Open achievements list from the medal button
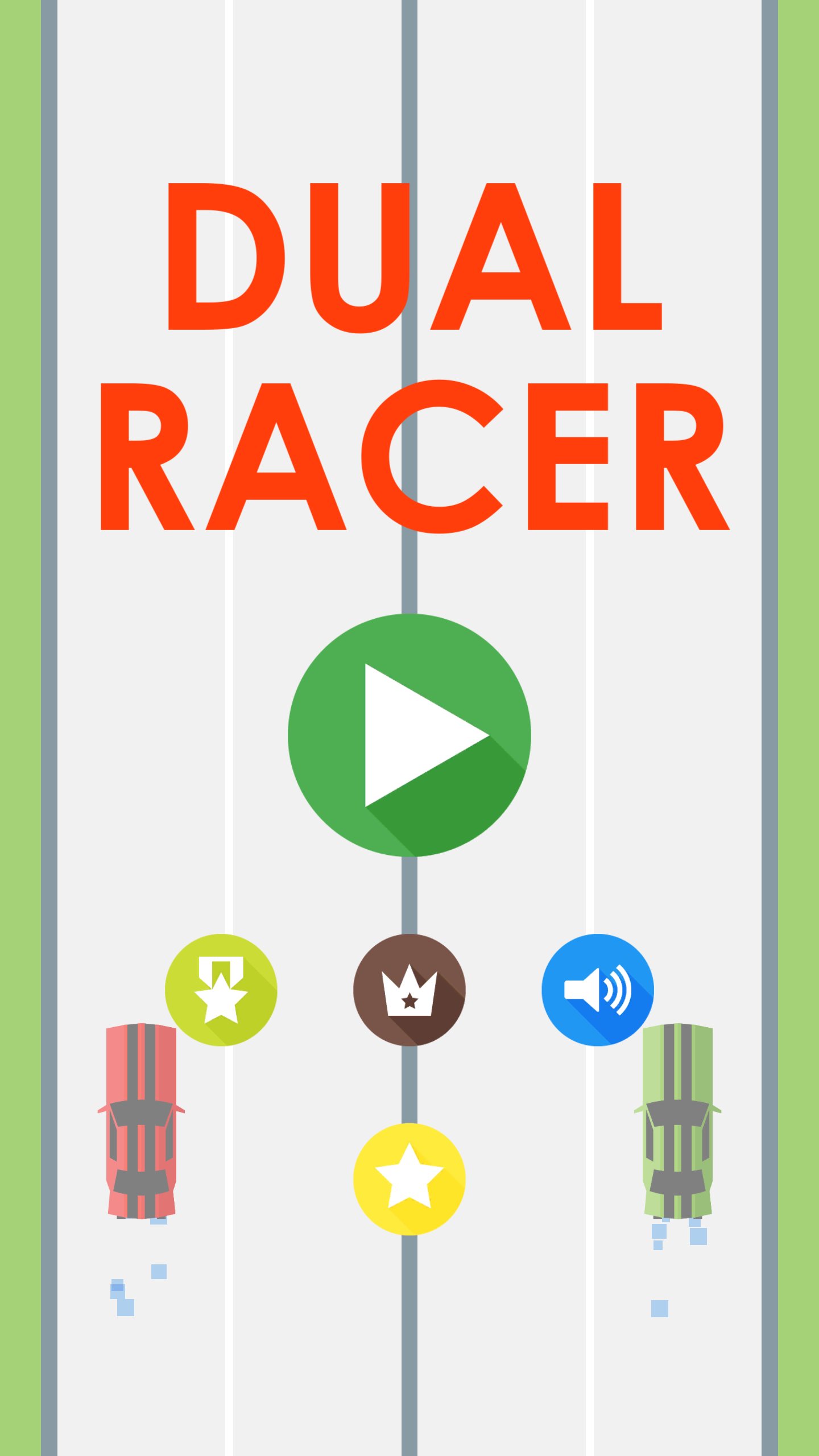The height and width of the screenshot is (1456, 819). [x=221, y=990]
